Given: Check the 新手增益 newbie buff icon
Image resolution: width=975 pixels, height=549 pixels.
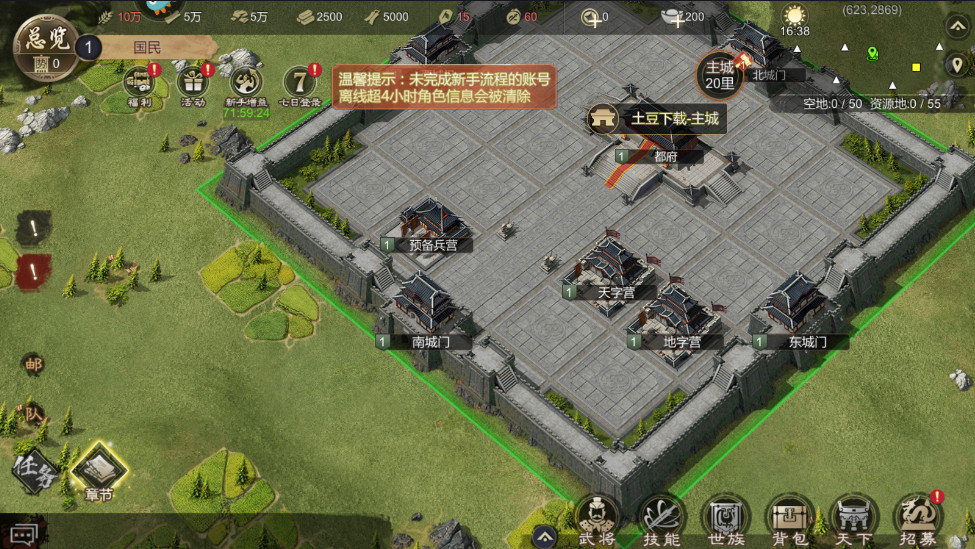Looking at the screenshot, I should coord(244,85).
